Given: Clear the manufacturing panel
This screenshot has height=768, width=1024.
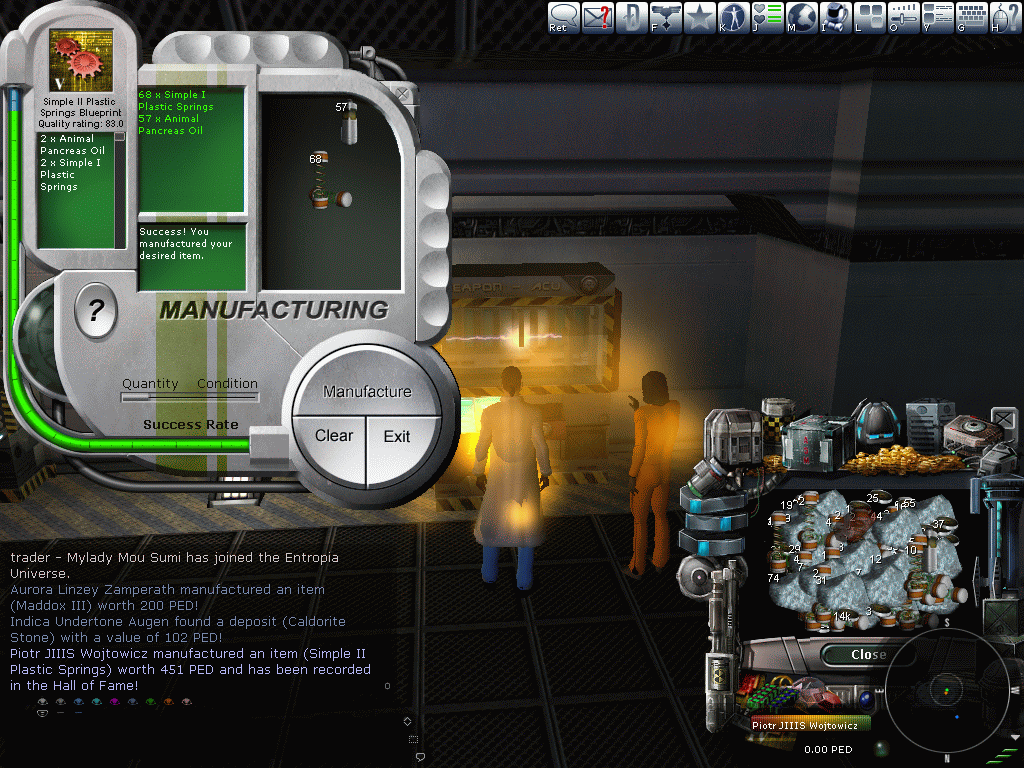Looking at the screenshot, I should [333, 436].
